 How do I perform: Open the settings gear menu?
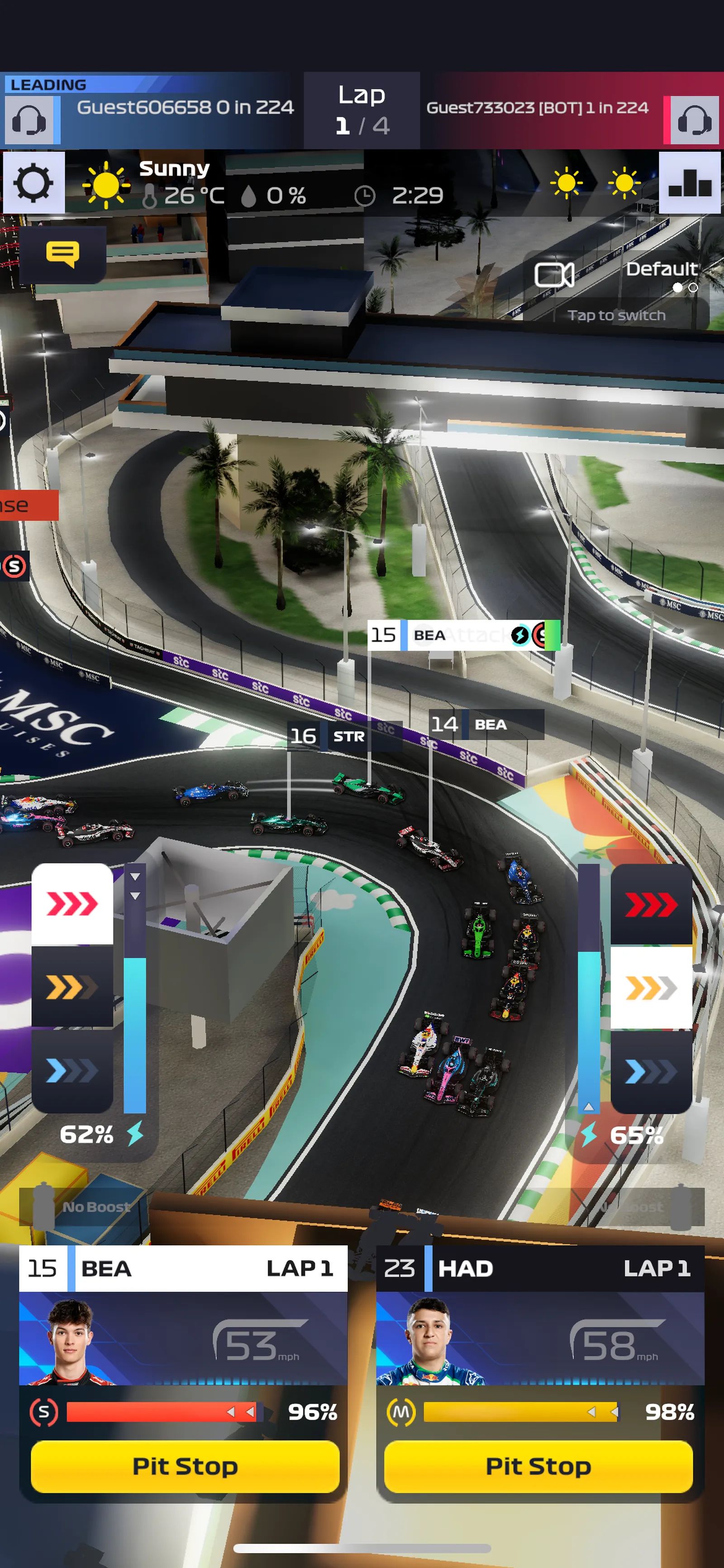point(33,182)
